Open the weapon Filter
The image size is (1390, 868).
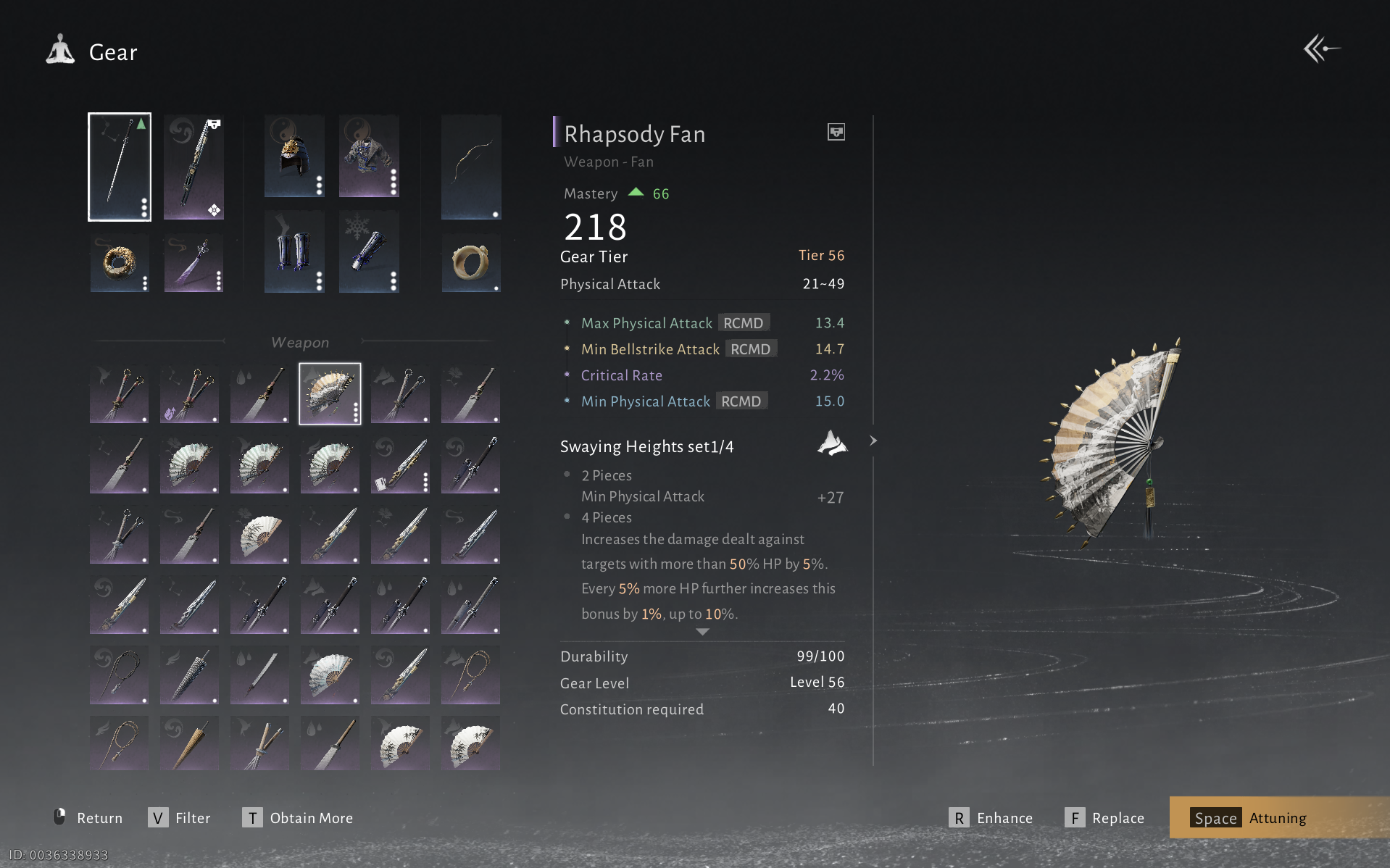(180, 818)
